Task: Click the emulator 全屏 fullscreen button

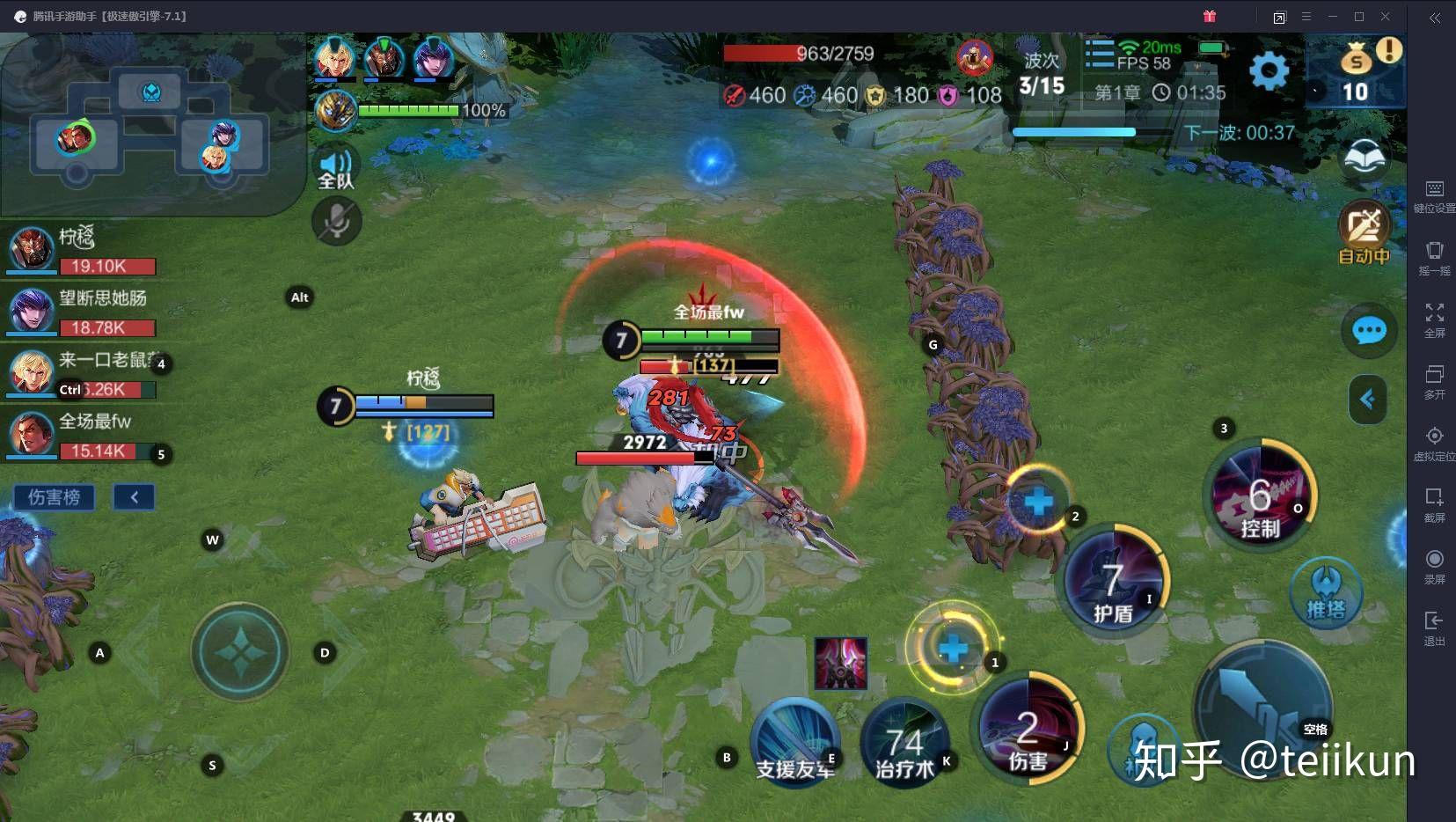Action: [x=1434, y=319]
